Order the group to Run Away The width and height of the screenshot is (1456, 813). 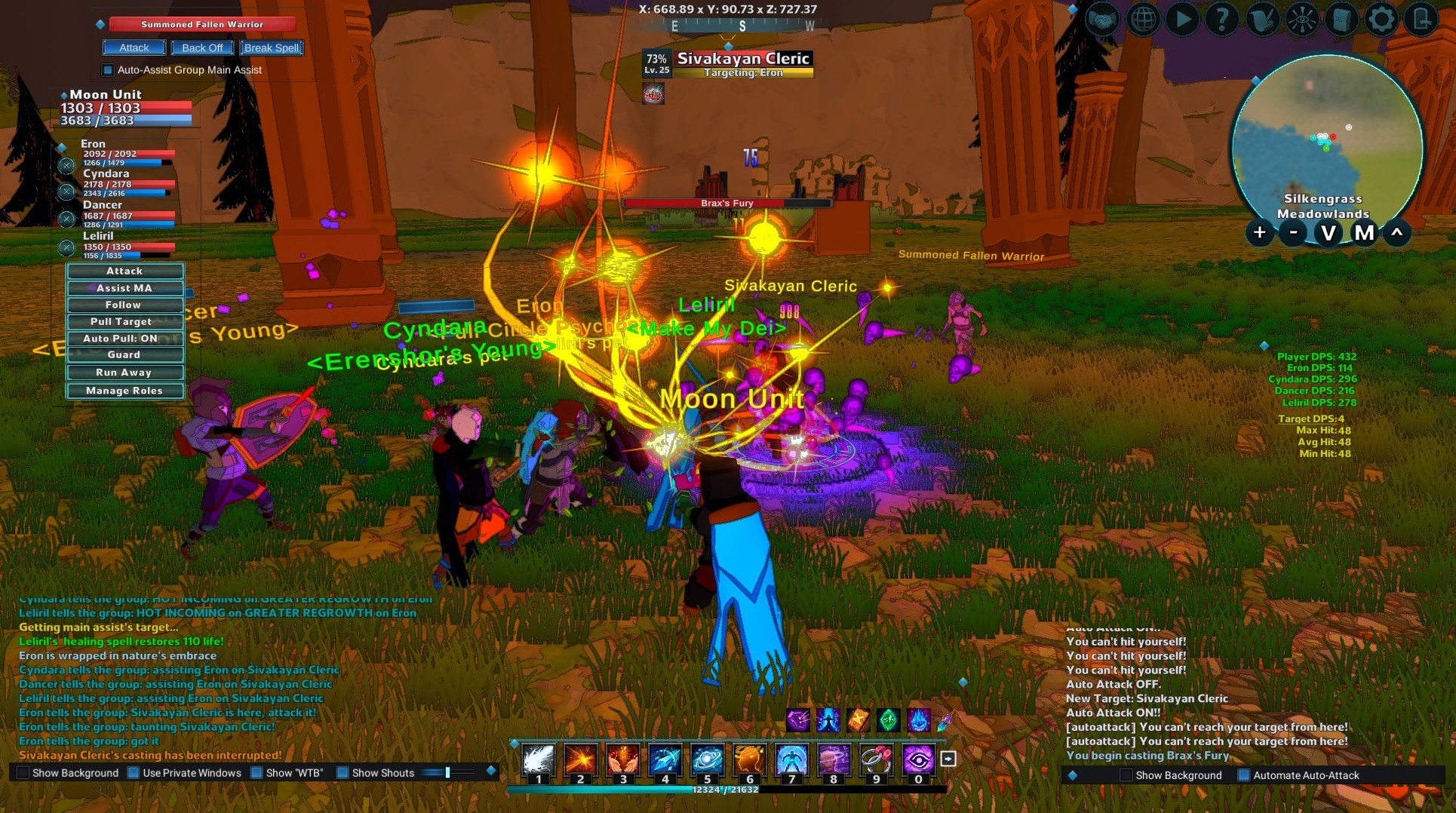pyautogui.click(x=124, y=373)
